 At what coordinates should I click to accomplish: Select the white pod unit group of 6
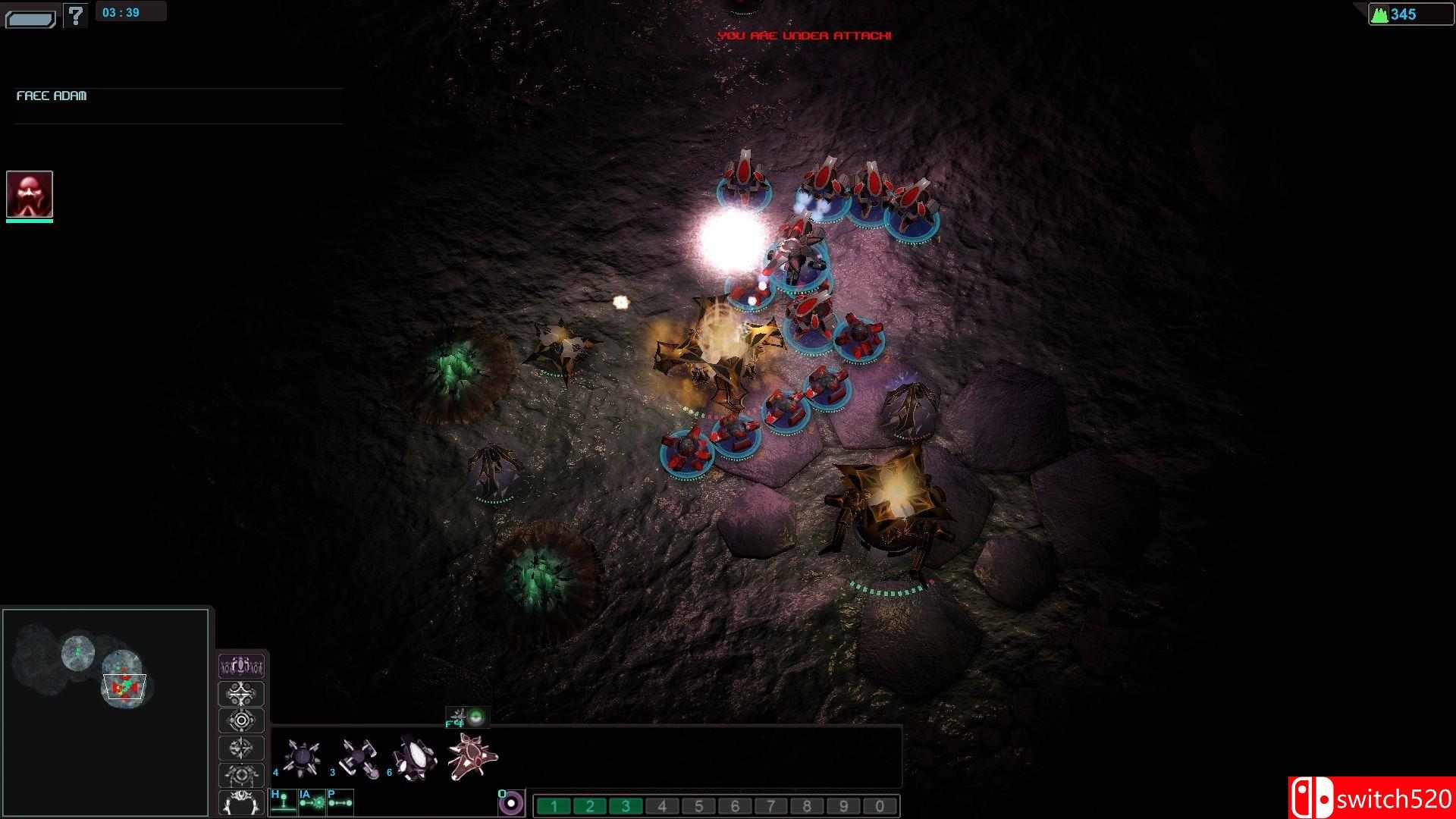[x=415, y=757]
